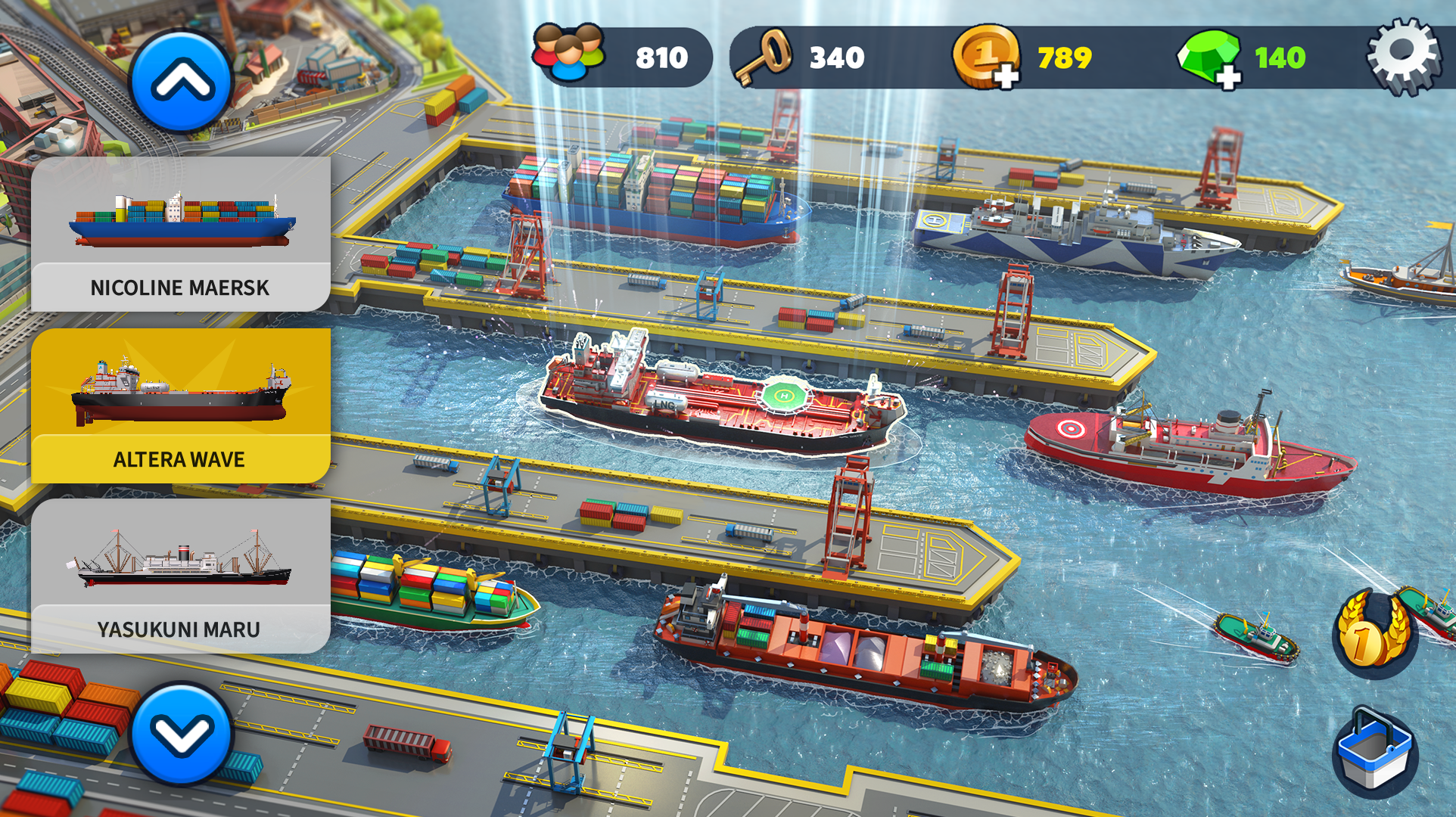The height and width of the screenshot is (817, 1456).
Task: Collapse the ship list upward with top chevron
Action: tap(182, 81)
